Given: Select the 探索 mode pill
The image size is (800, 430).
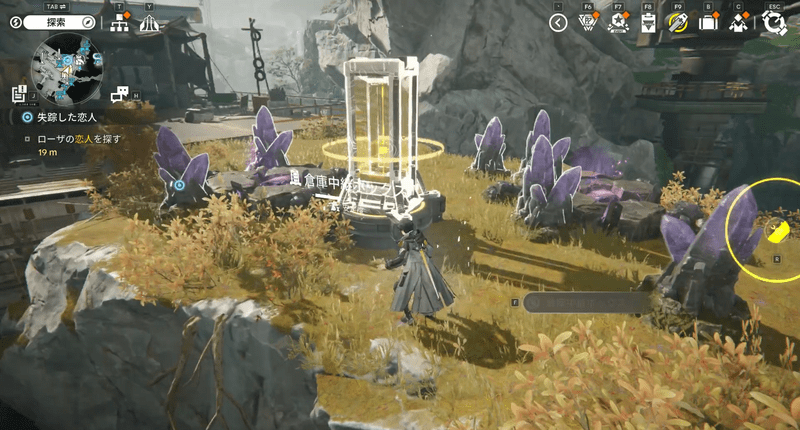Looking at the screenshot, I should [x=62, y=21].
